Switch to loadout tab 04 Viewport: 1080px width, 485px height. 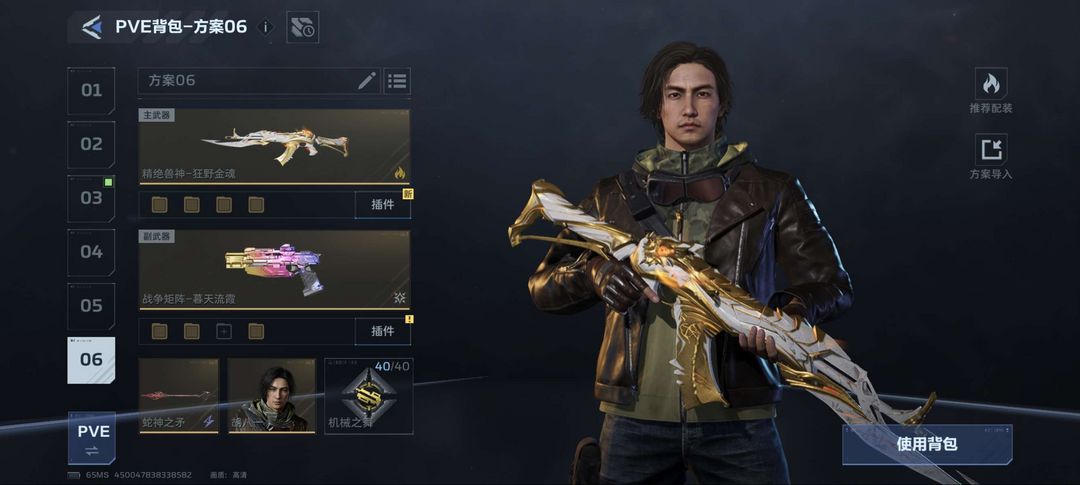coord(91,252)
